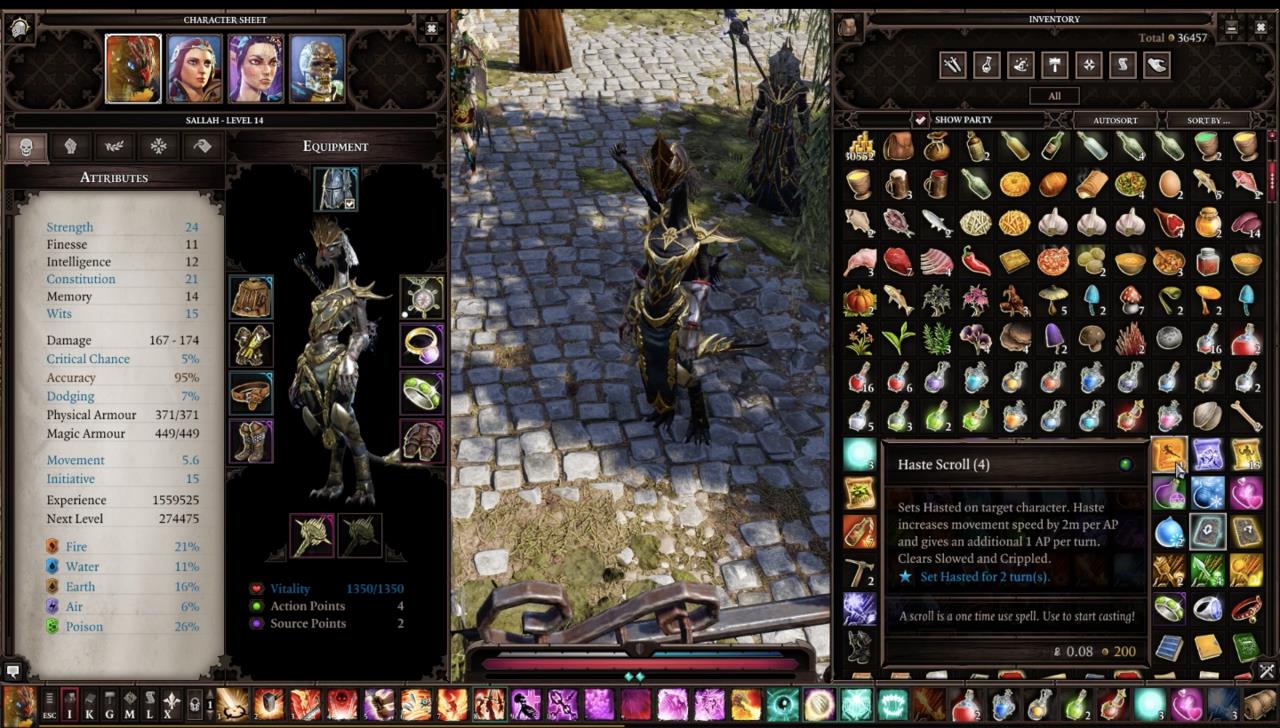
Task: Select the skull-faced undead party portrait
Action: tap(317, 69)
